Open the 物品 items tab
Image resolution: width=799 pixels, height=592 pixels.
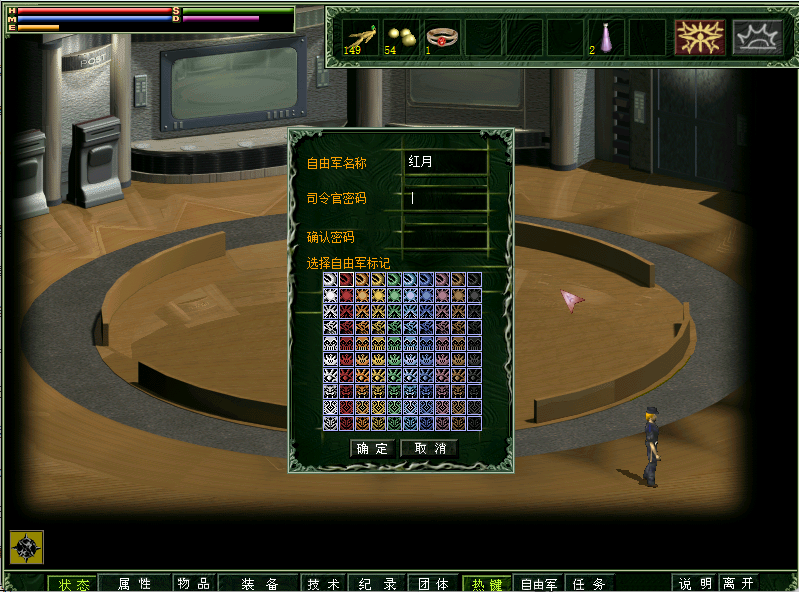point(192,584)
